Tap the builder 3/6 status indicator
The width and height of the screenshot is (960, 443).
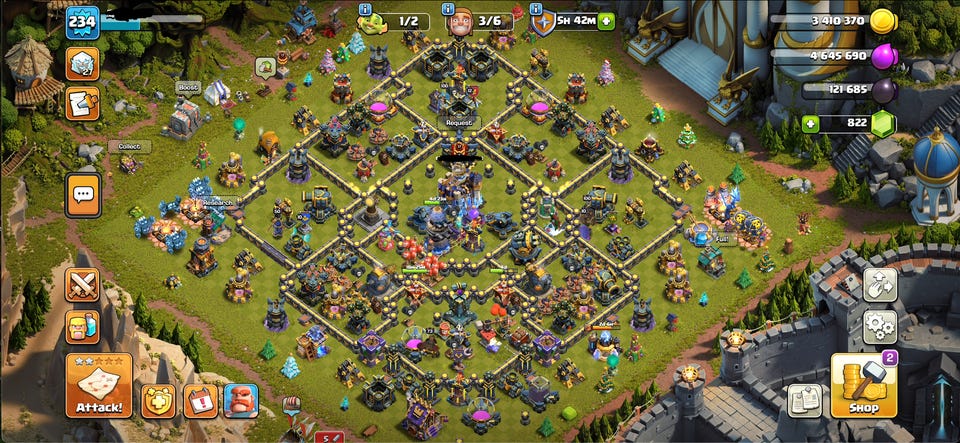pos(478,21)
